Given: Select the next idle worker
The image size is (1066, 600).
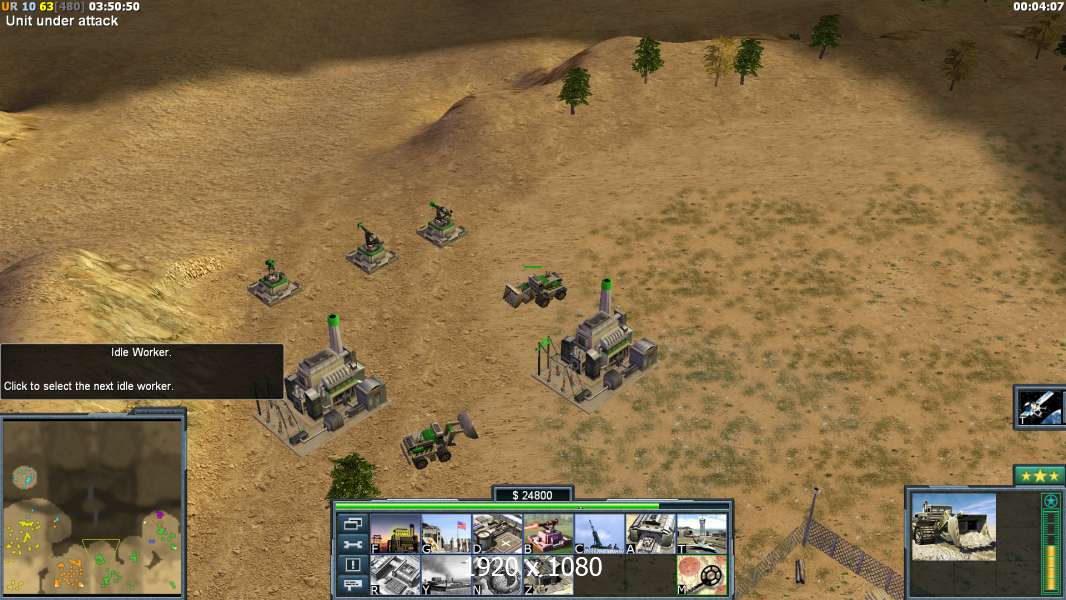Looking at the screenshot, I should pos(352,565).
